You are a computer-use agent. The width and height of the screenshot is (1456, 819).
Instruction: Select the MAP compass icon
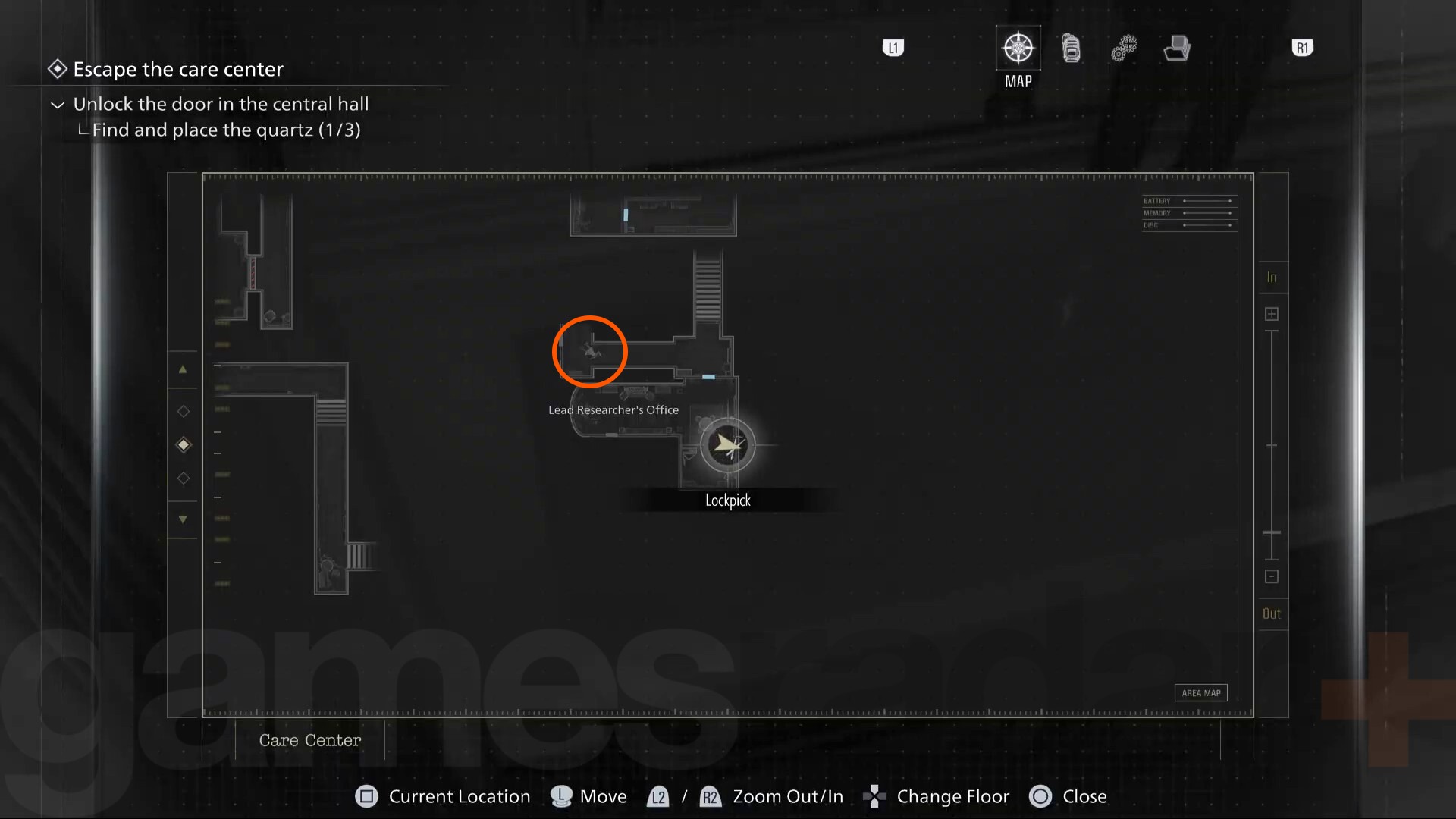1018,47
